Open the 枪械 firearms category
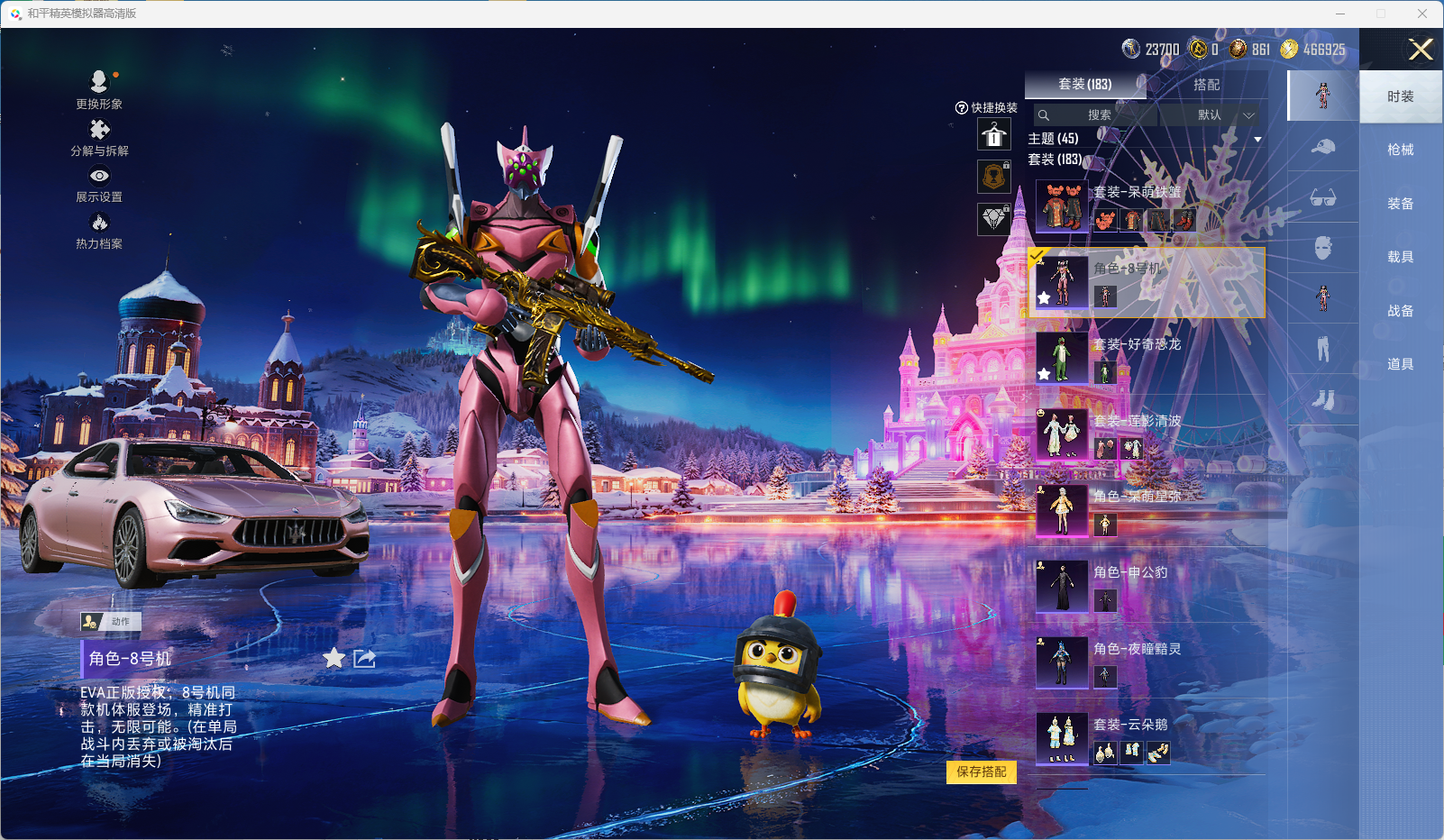Image resolution: width=1444 pixels, height=840 pixels. 1400,150
